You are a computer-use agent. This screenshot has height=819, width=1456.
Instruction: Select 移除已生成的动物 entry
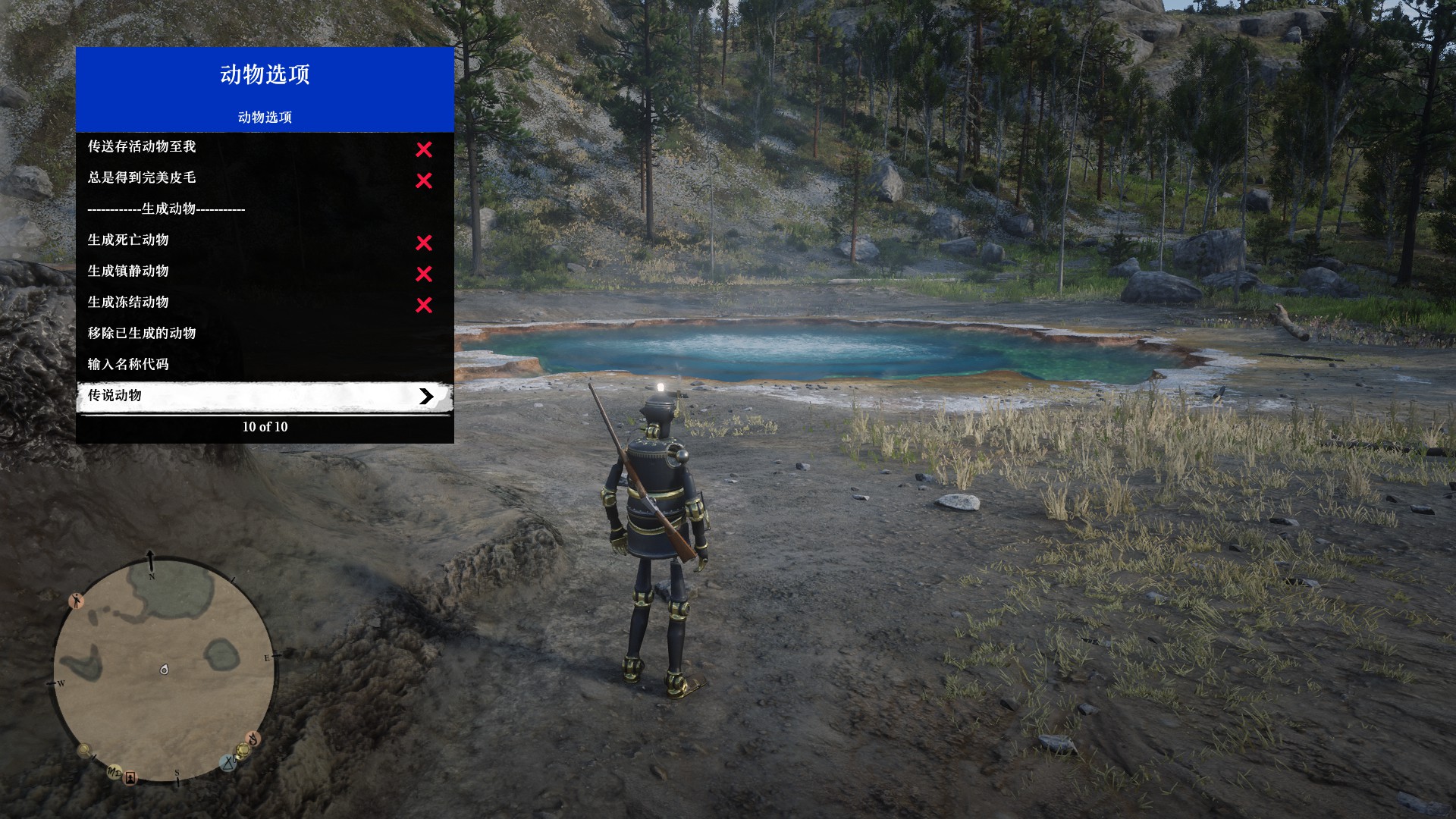[264, 333]
